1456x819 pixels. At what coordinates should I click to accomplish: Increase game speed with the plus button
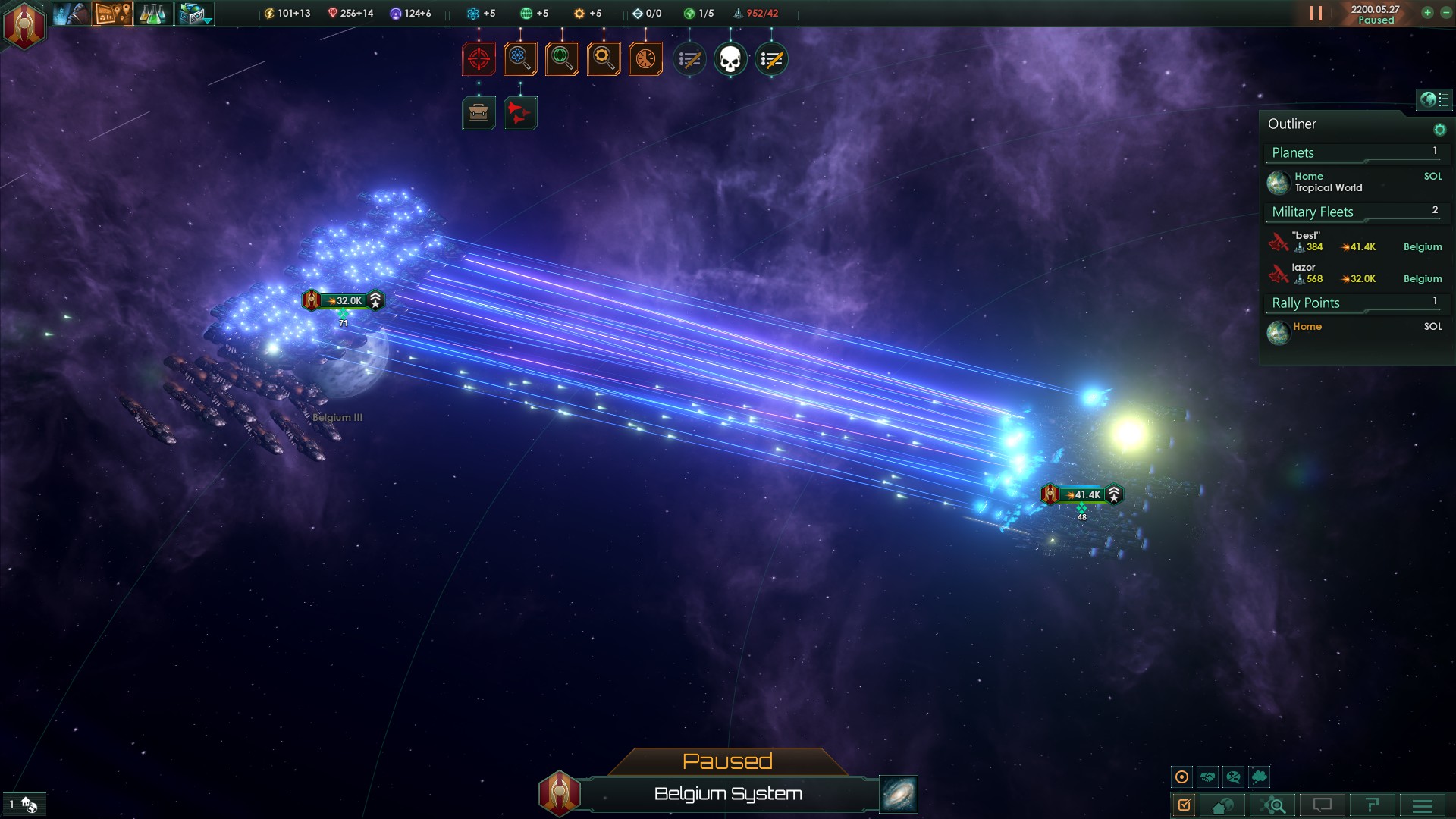(x=1427, y=13)
